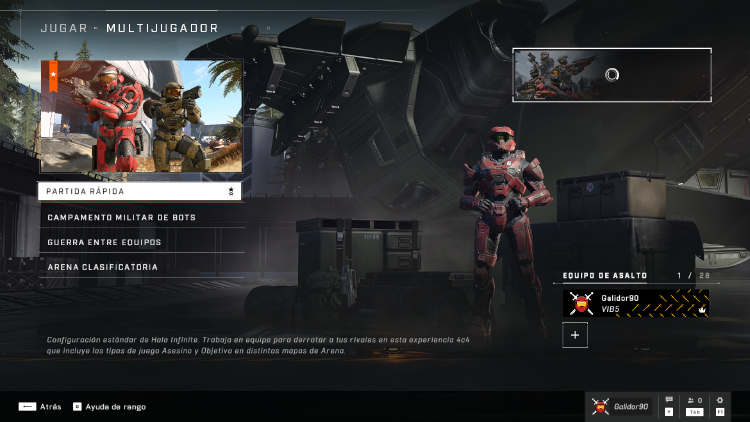Viewport: 750px width, 422px height.
Task: Select Arena Clasificatoria playlist
Action: pos(139,267)
